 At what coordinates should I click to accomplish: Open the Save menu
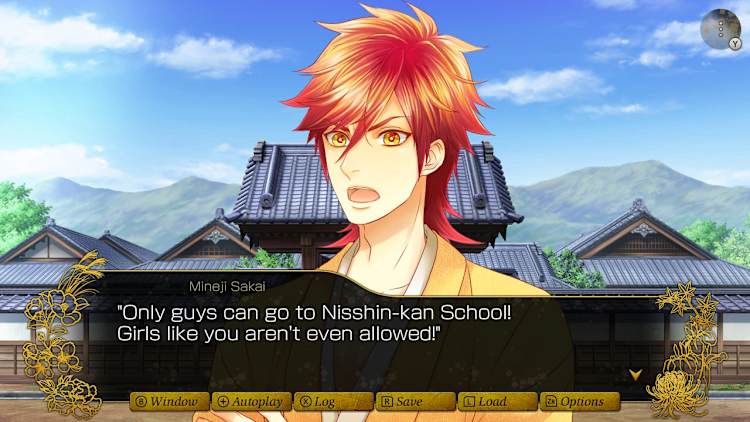click(415, 401)
